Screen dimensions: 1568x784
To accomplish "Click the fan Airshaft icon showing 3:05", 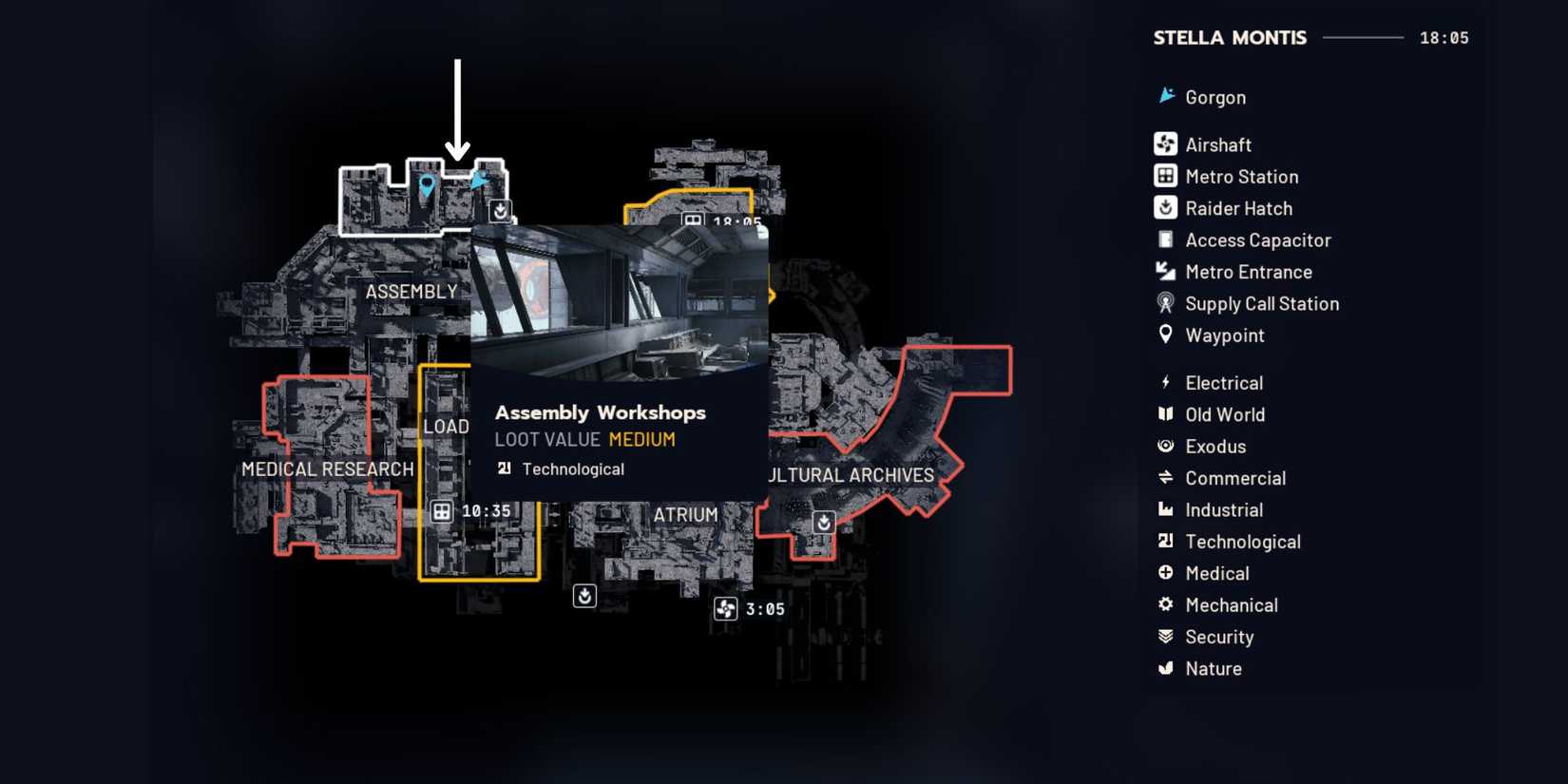I will click(x=727, y=608).
